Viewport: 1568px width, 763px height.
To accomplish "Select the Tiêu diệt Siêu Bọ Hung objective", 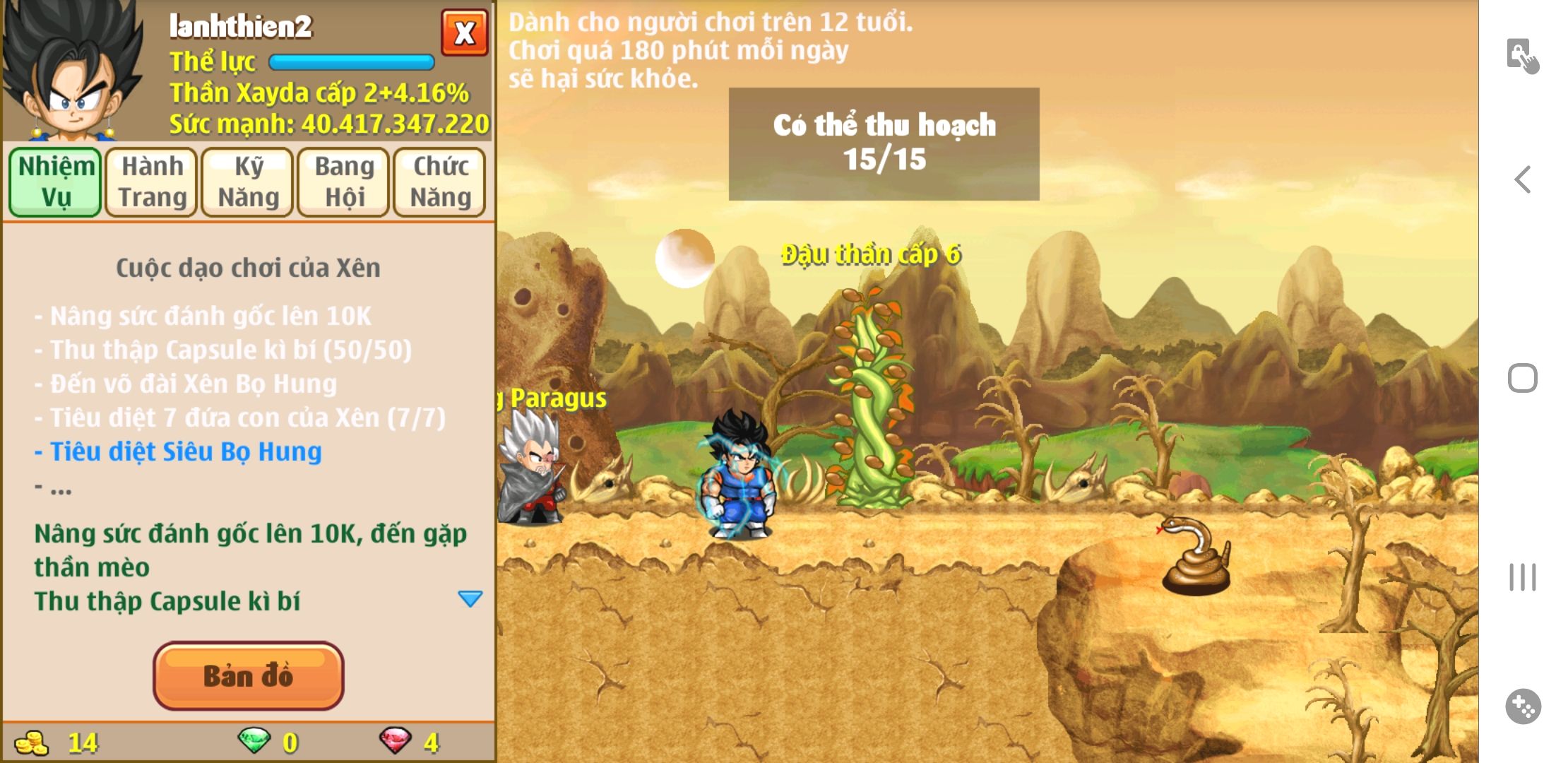I will [x=185, y=451].
